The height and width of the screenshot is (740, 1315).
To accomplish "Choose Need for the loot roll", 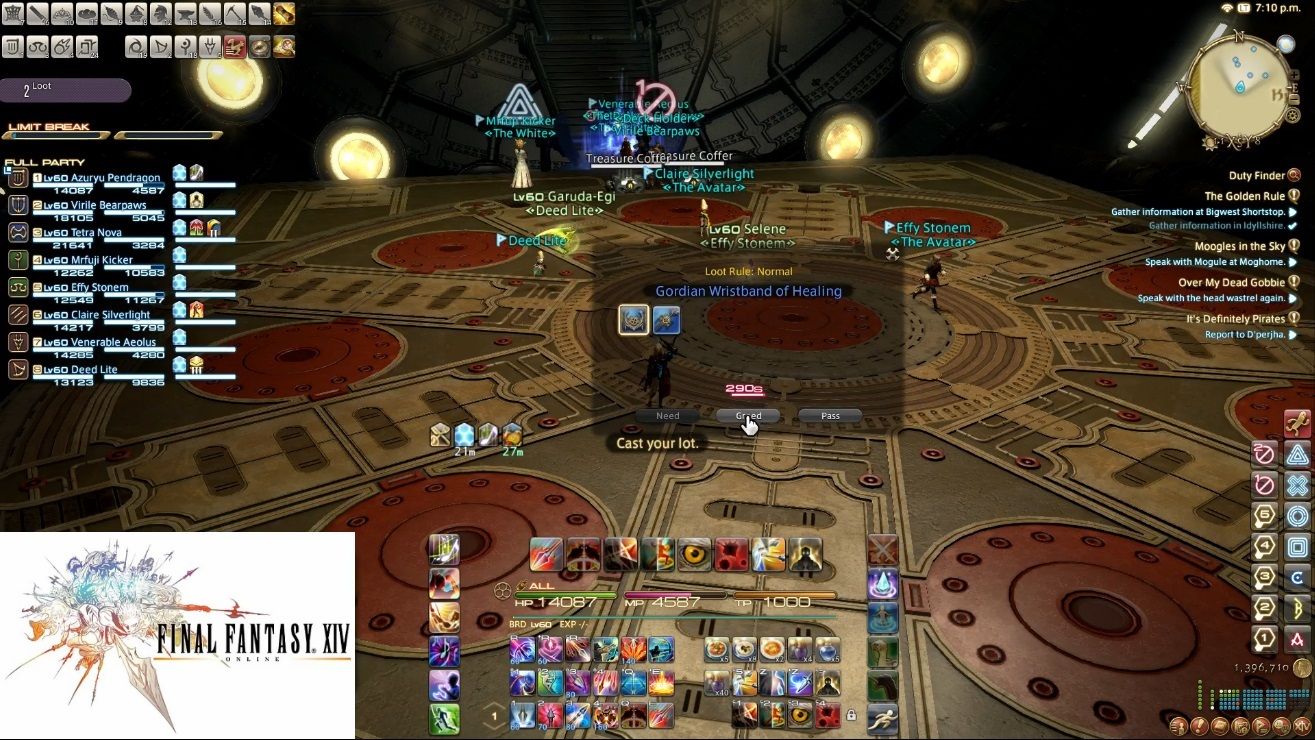I will (x=667, y=416).
